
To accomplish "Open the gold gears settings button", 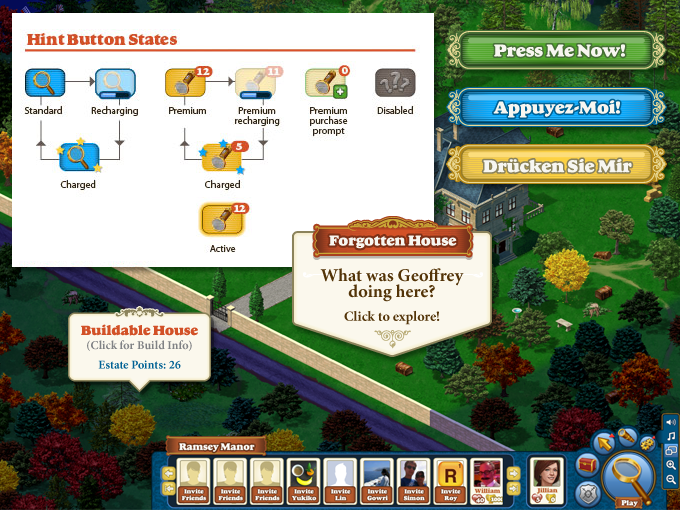I will [647, 444].
